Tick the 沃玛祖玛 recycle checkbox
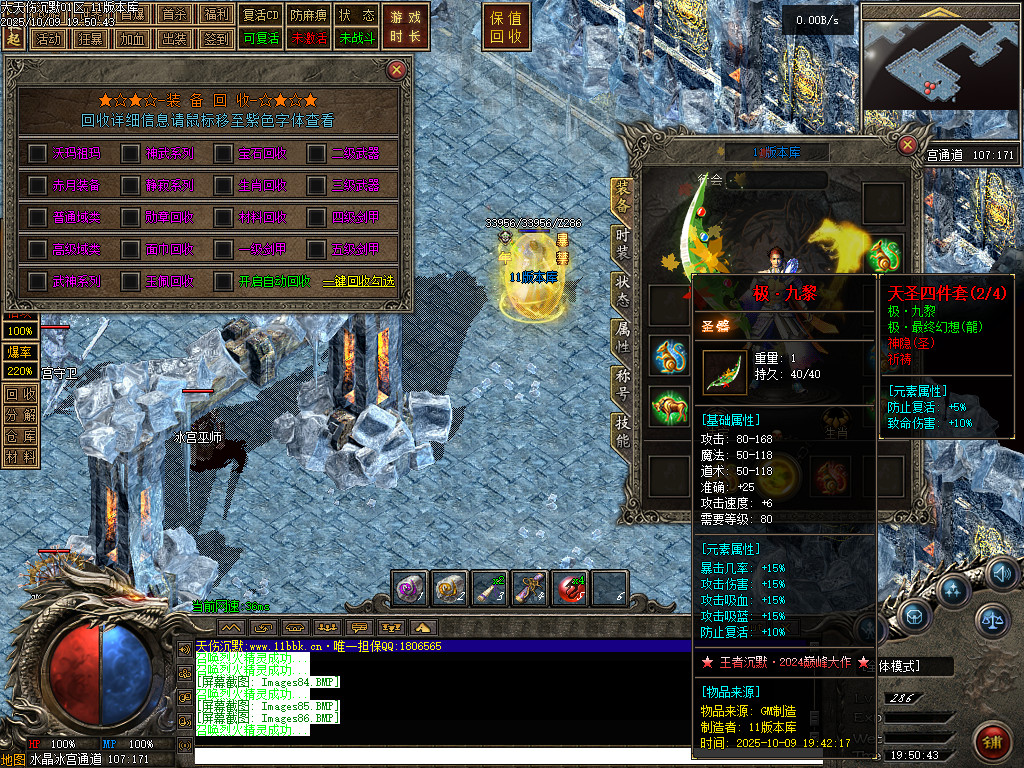This screenshot has height=768, width=1024. [x=37, y=153]
